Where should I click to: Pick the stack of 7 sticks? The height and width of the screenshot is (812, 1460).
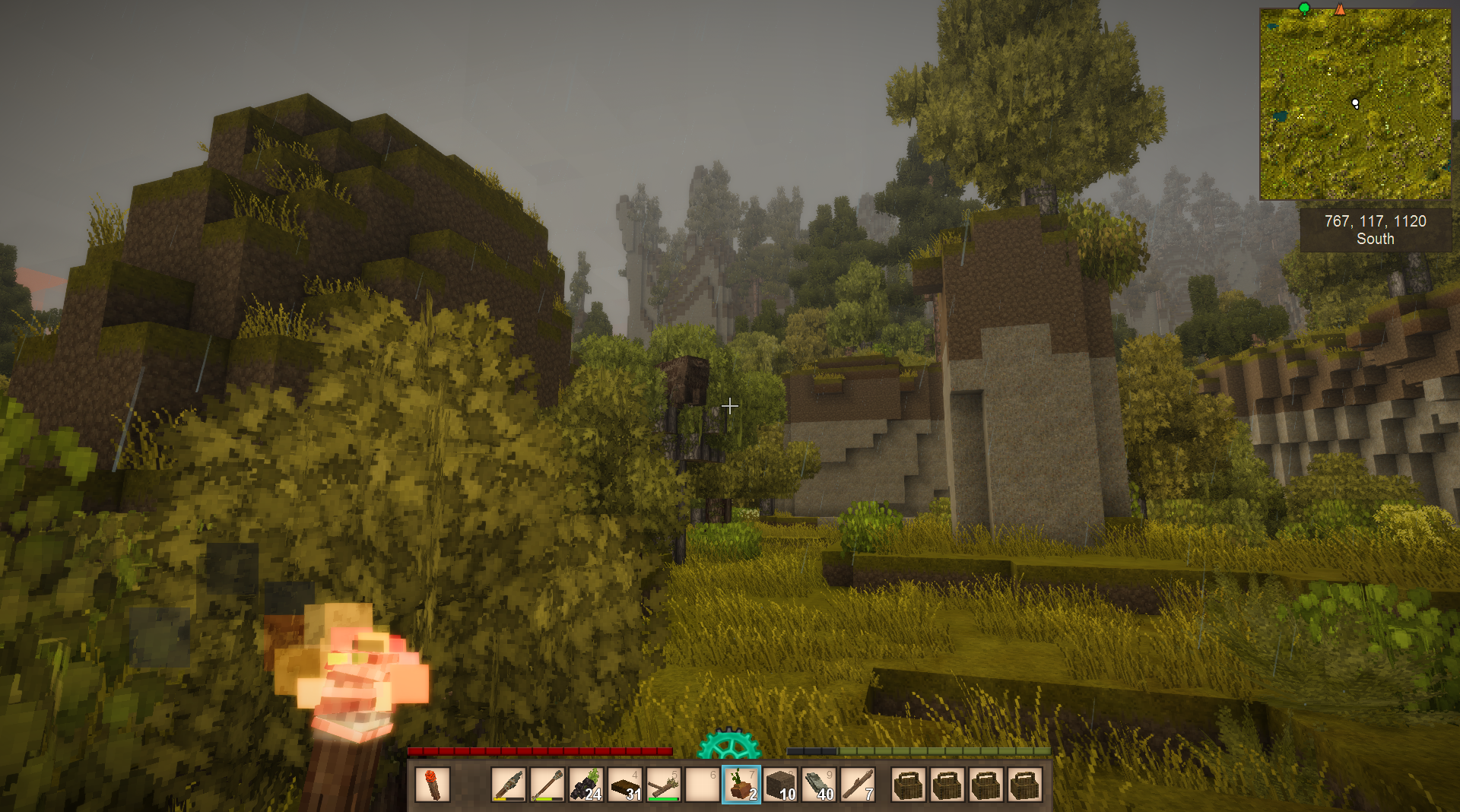858,785
